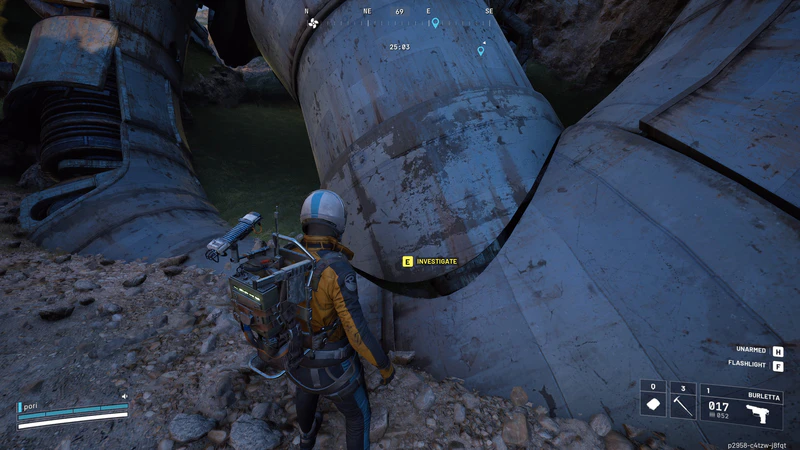Viewport: 800px width, 450px height.
Task: Select the blue waypoint pin on the compass bar
Action: [435, 22]
